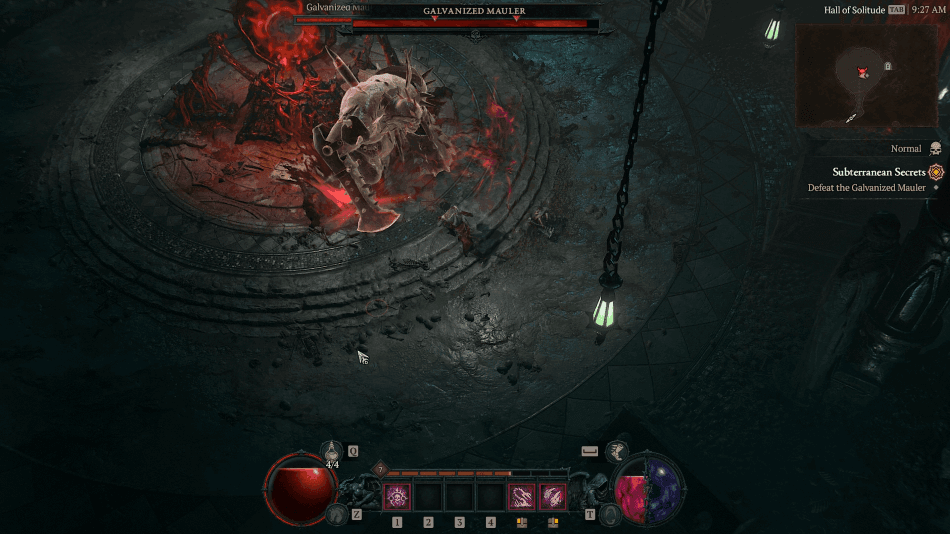This screenshot has height=534, width=950.
Task: Click the horse mount icon
Action: [335, 514]
